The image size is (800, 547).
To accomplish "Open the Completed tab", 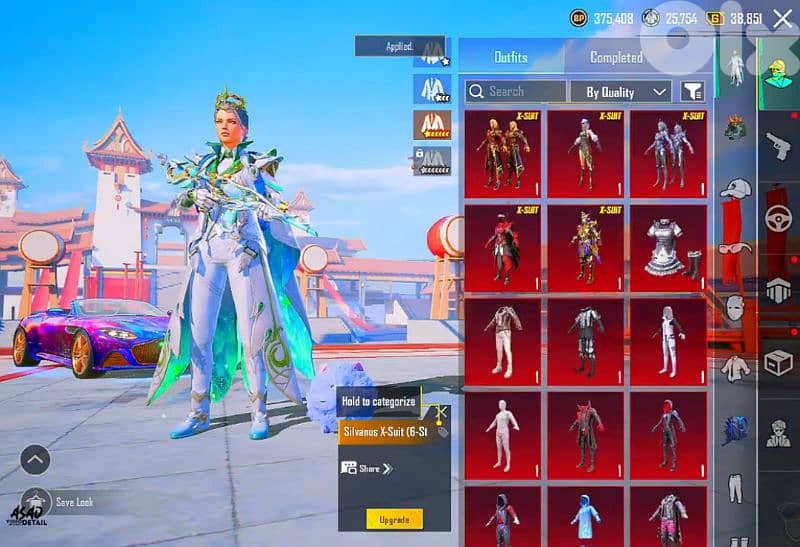I will click(616, 58).
